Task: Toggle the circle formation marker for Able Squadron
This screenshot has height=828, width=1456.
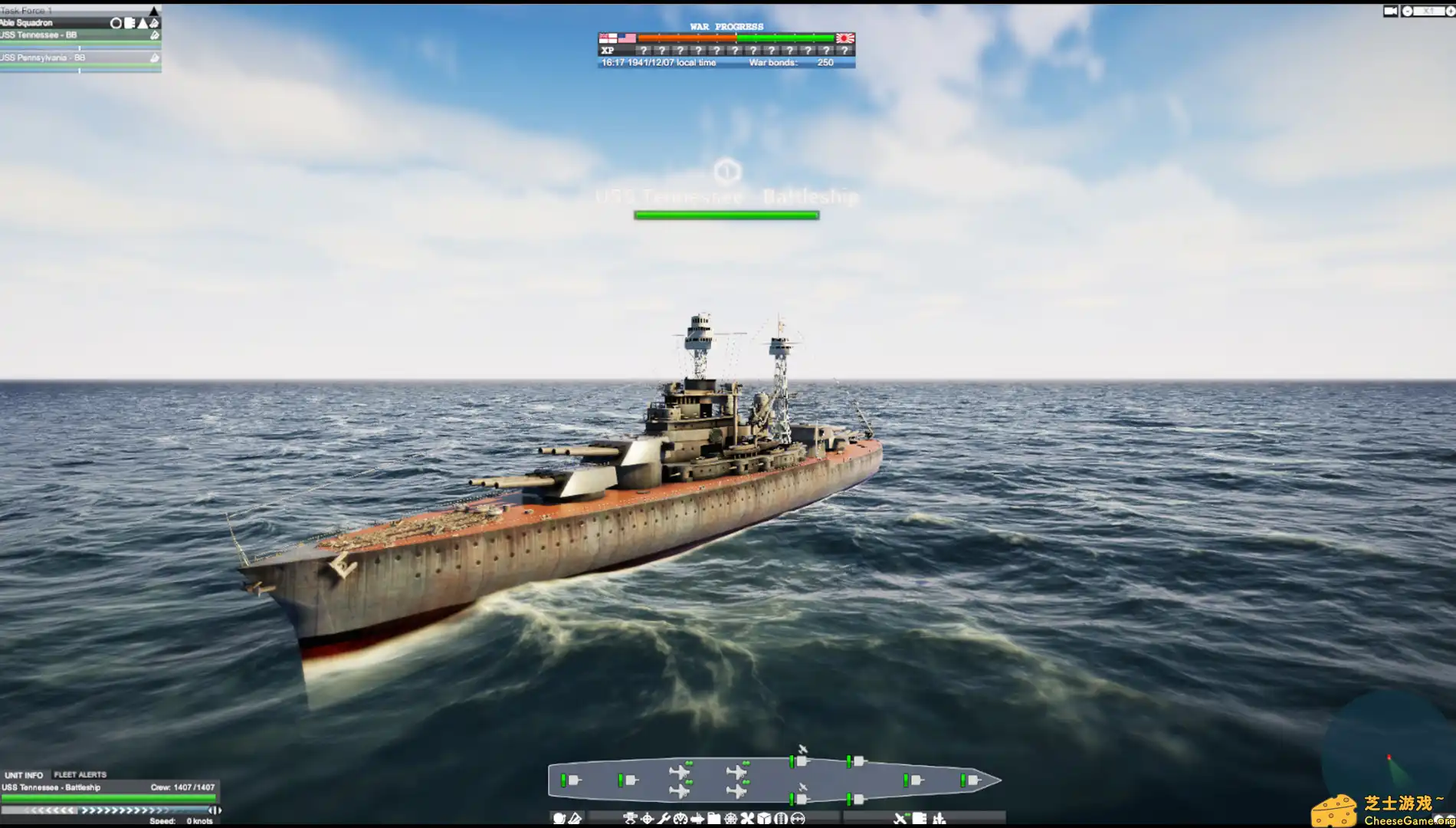Action: (x=116, y=23)
